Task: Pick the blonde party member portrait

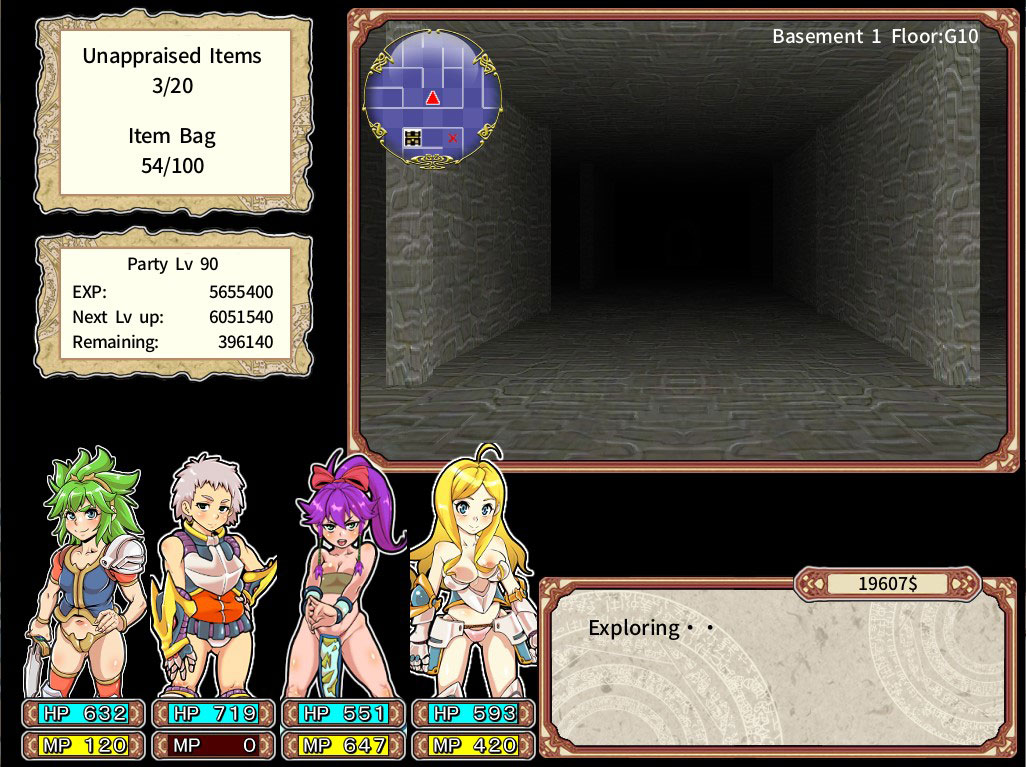Action: tap(468, 575)
